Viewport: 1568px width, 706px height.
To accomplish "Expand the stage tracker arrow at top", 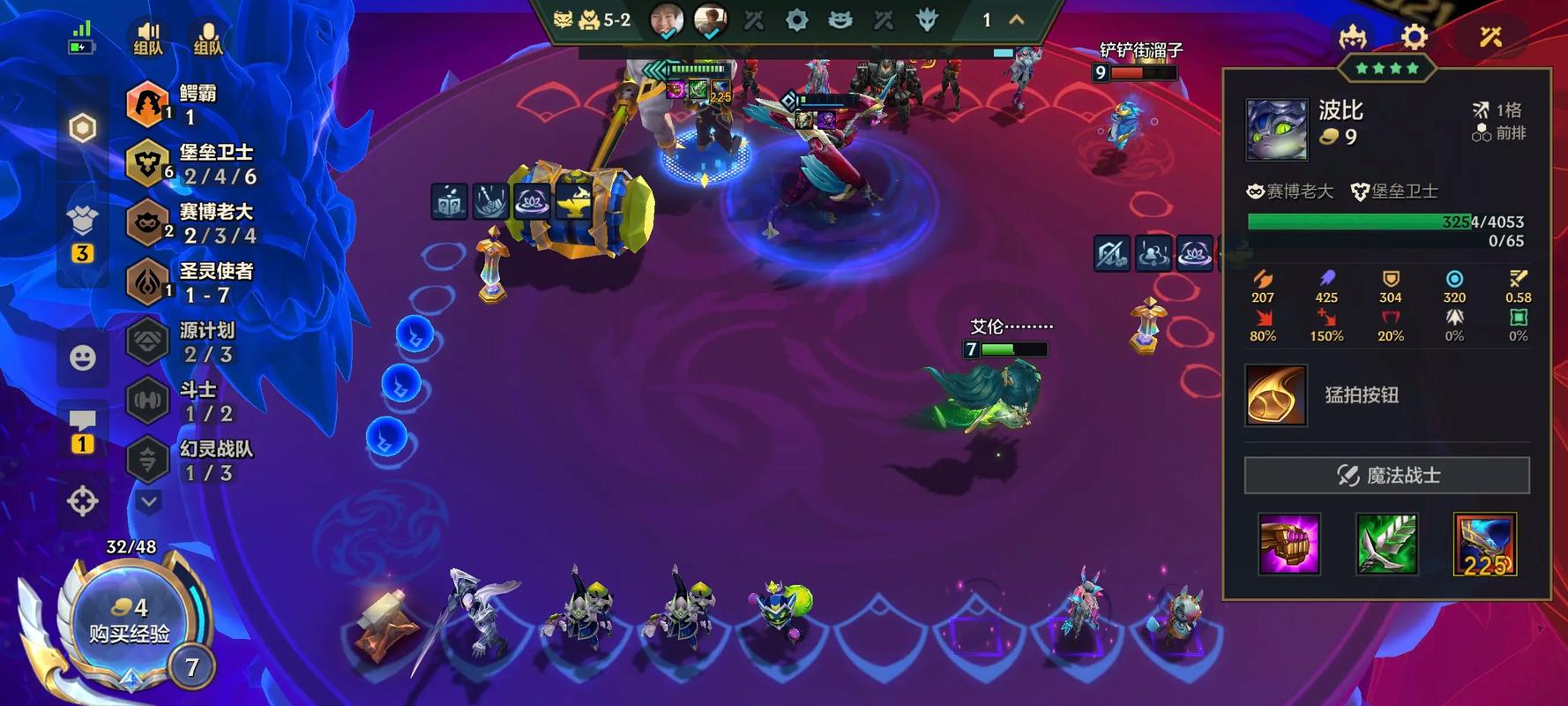I will (x=1016, y=19).
